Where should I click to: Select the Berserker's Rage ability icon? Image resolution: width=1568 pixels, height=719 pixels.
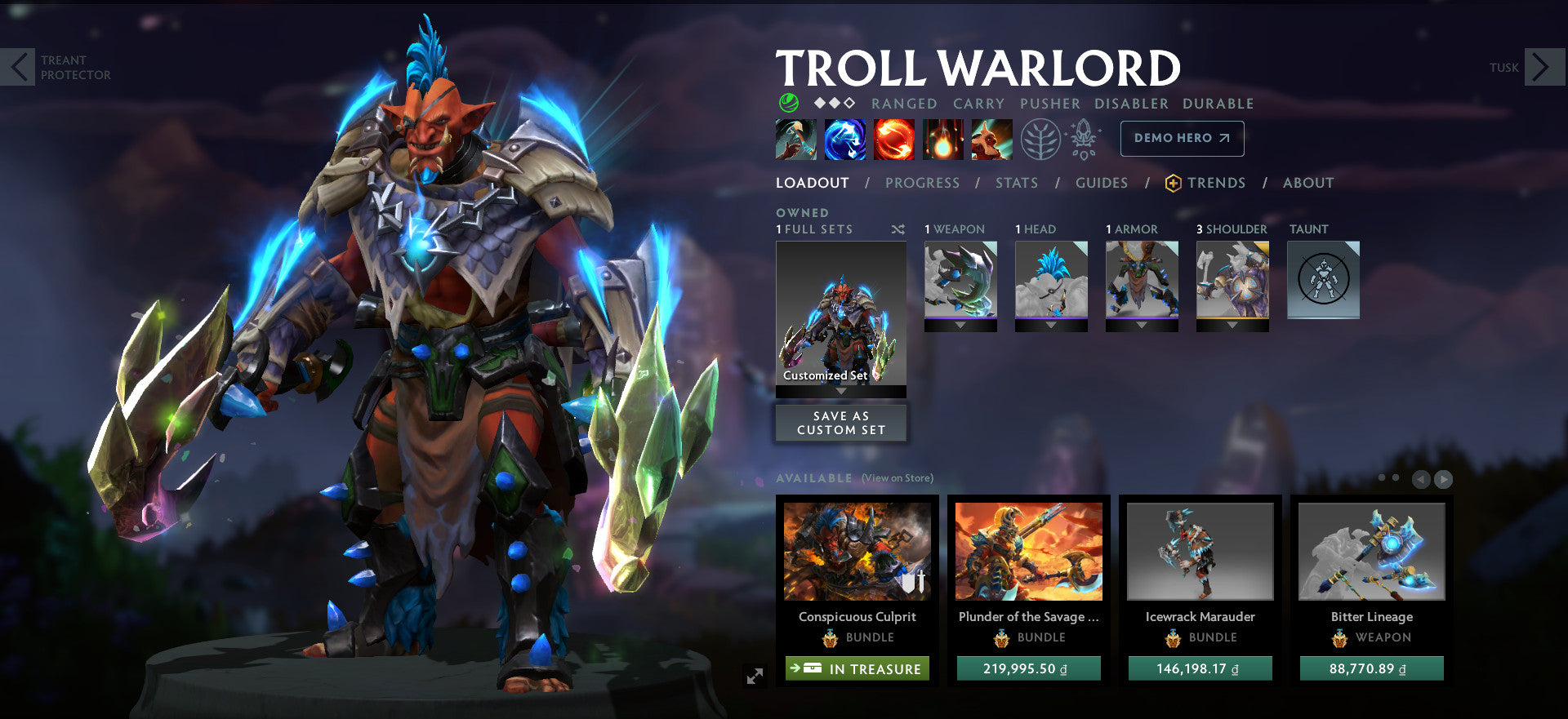(796, 139)
